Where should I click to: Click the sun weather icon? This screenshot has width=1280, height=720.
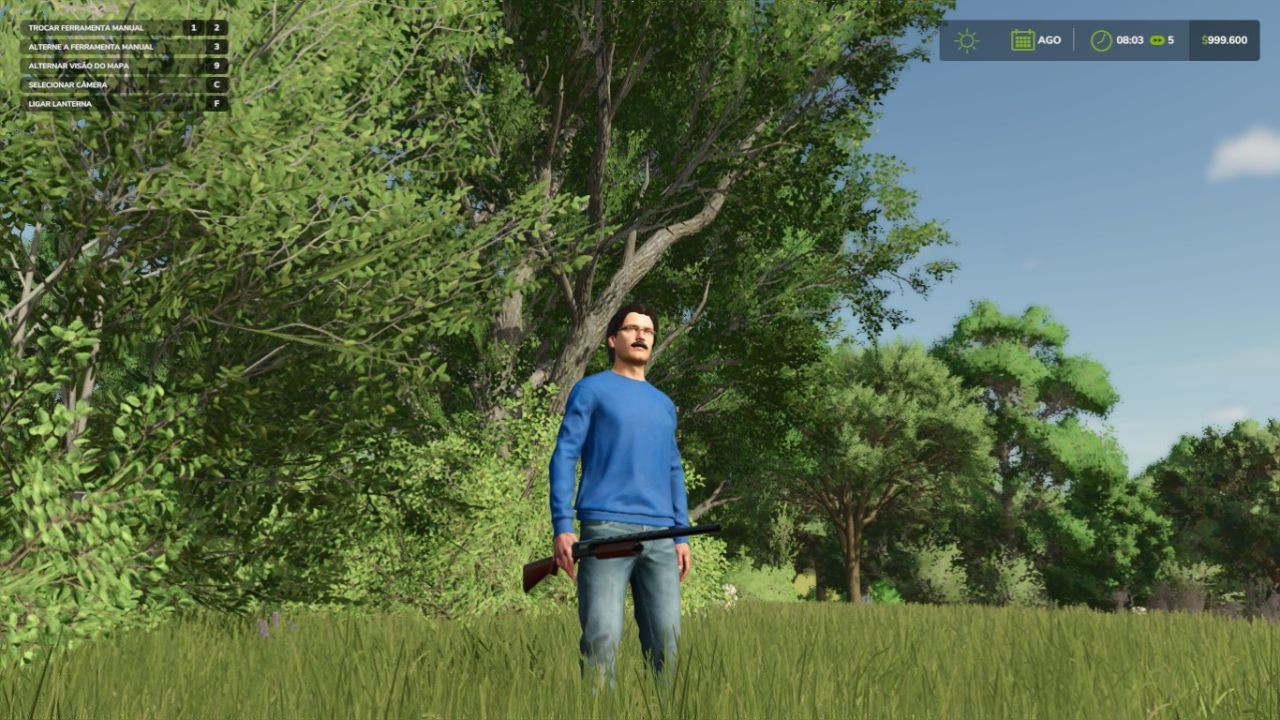[x=966, y=41]
